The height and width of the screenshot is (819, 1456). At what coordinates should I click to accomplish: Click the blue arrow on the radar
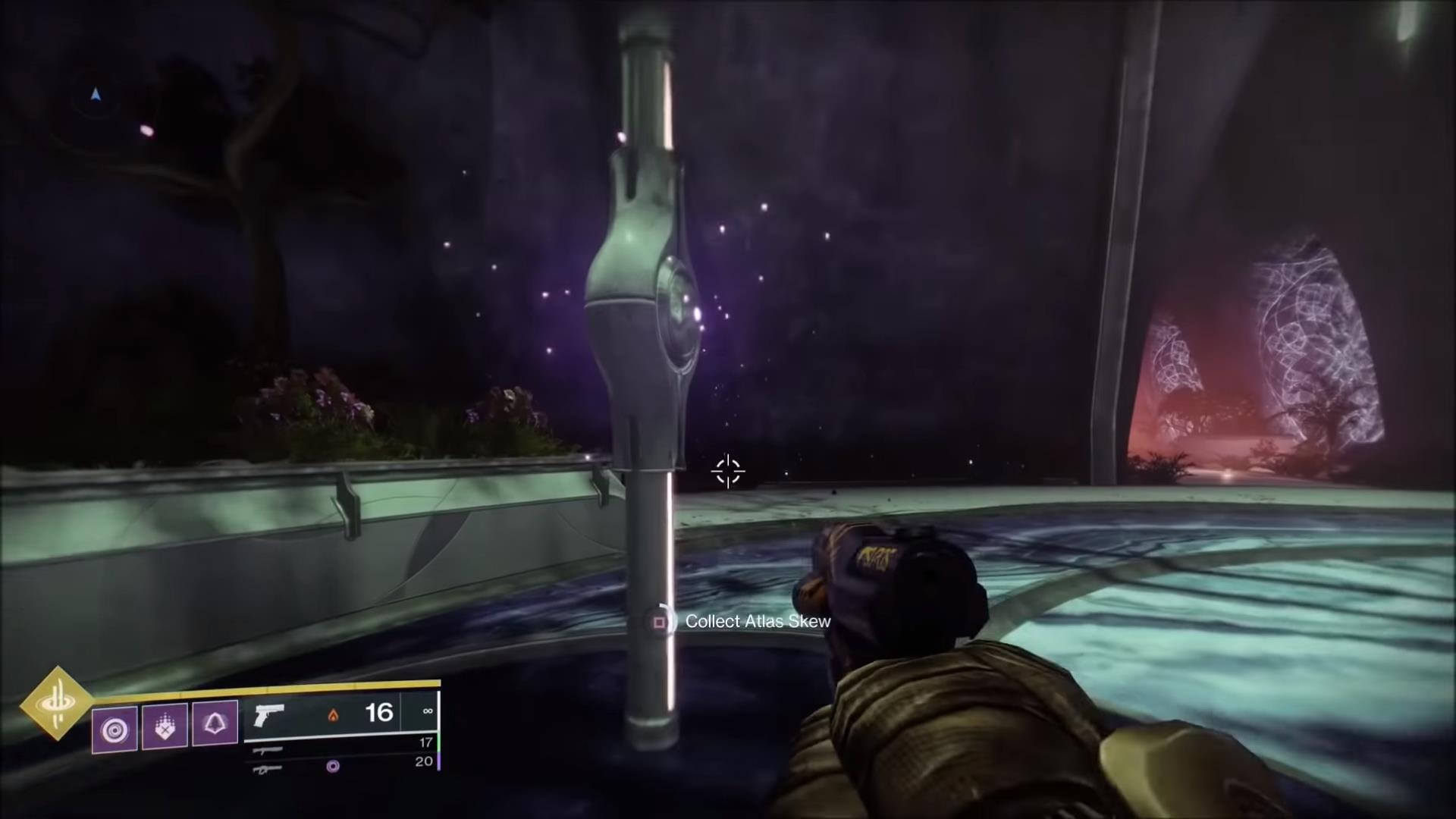96,95
